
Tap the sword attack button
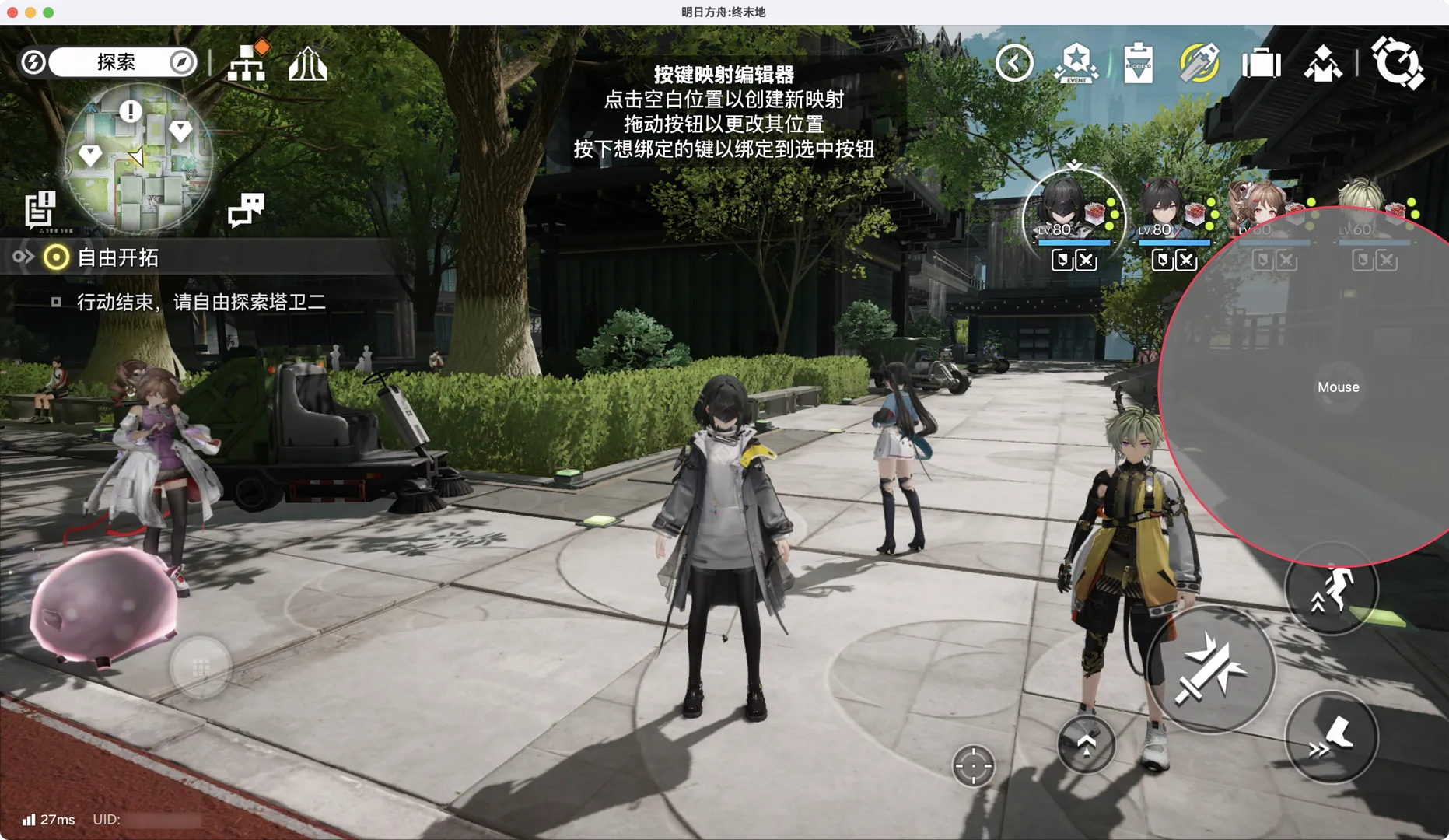(1210, 670)
